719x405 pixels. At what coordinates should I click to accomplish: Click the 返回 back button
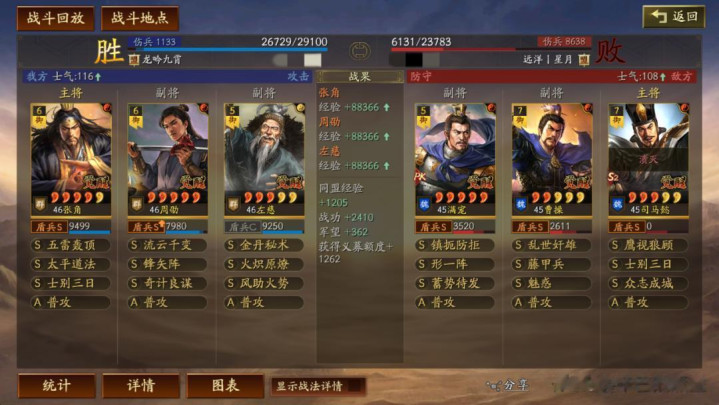click(x=674, y=17)
